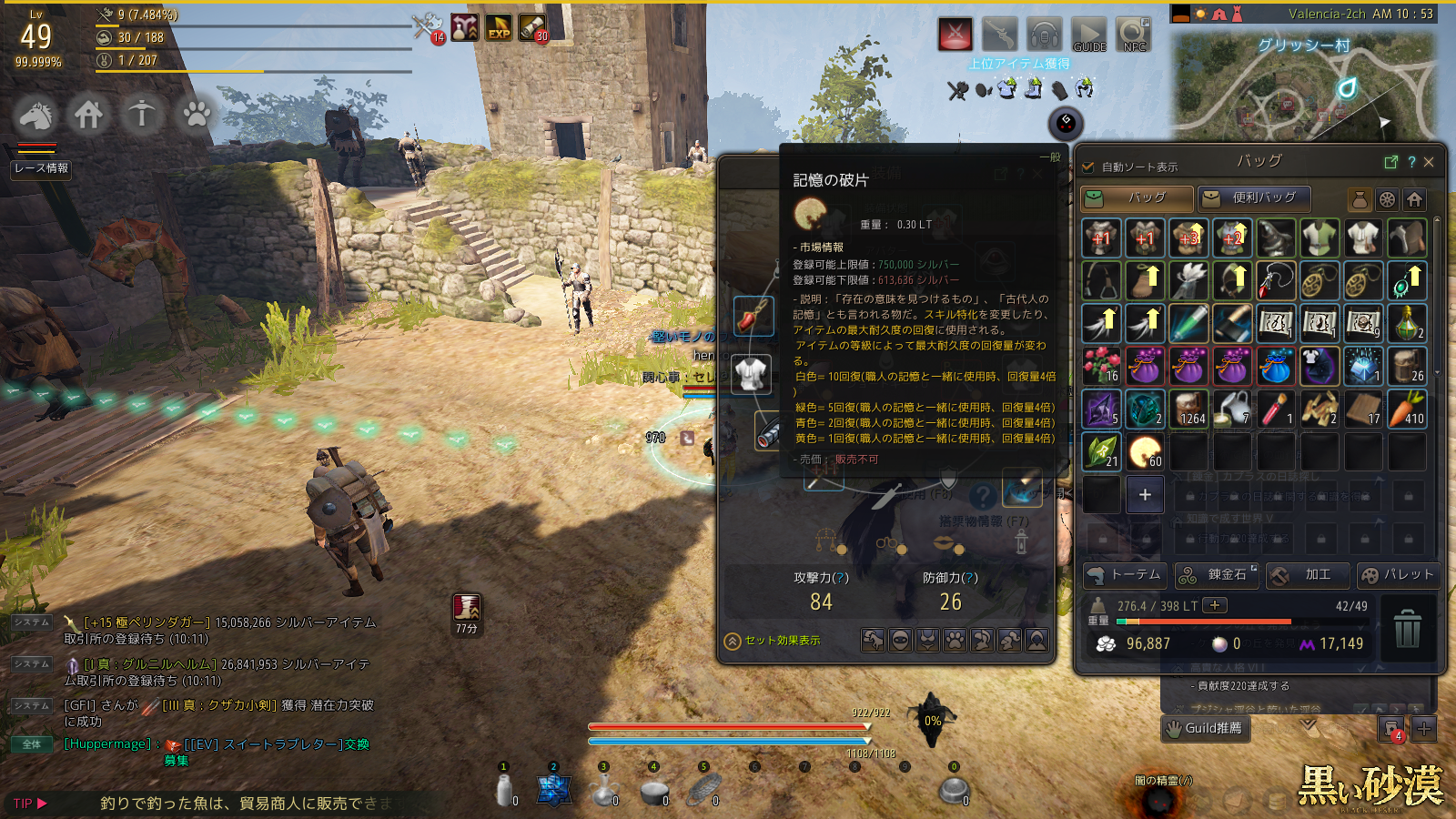Click the horse mount icon
Screen dimensions: 1456x819
(35, 116)
